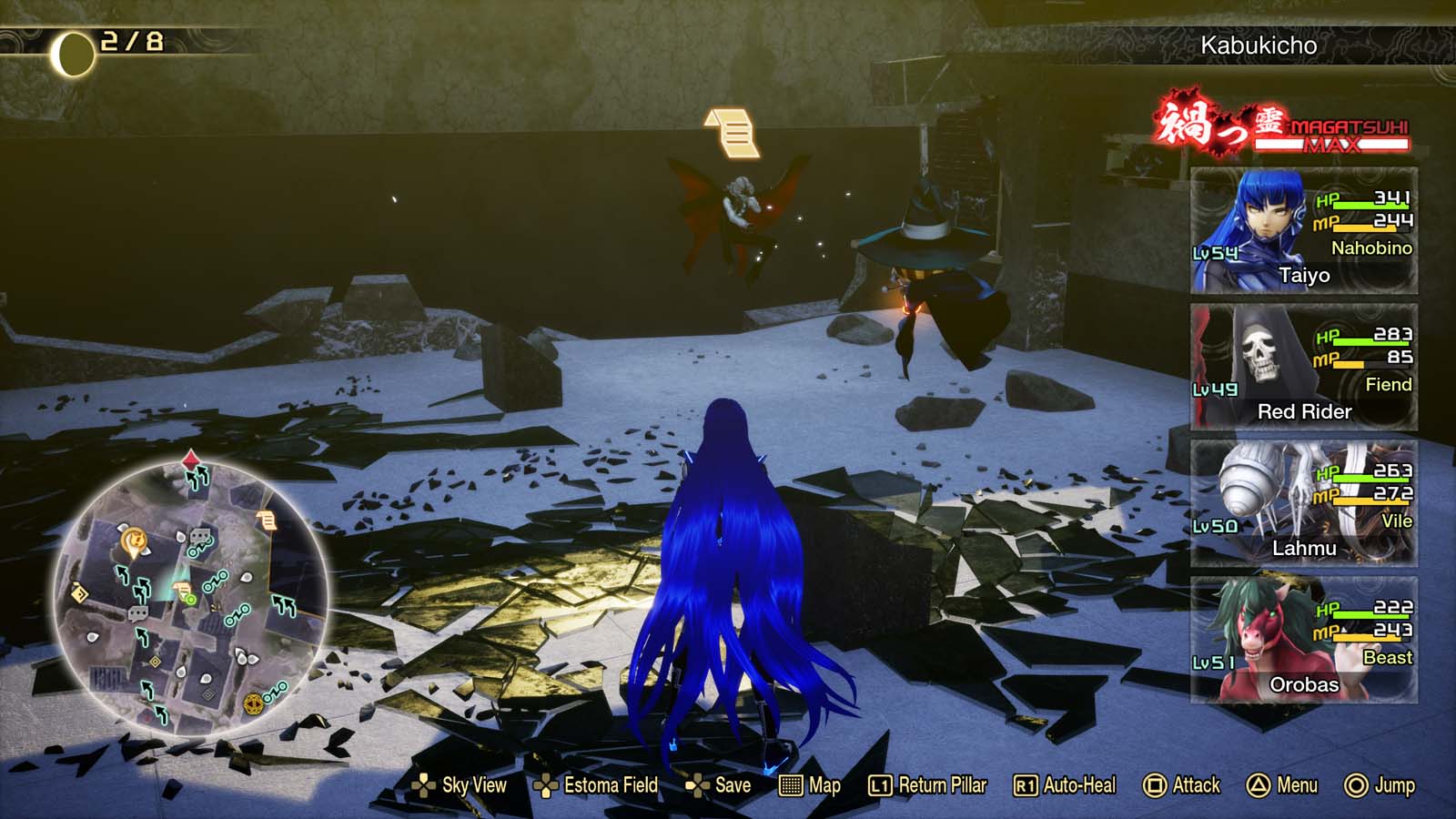
Task: Toggle Sky View mode
Action: [425, 785]
